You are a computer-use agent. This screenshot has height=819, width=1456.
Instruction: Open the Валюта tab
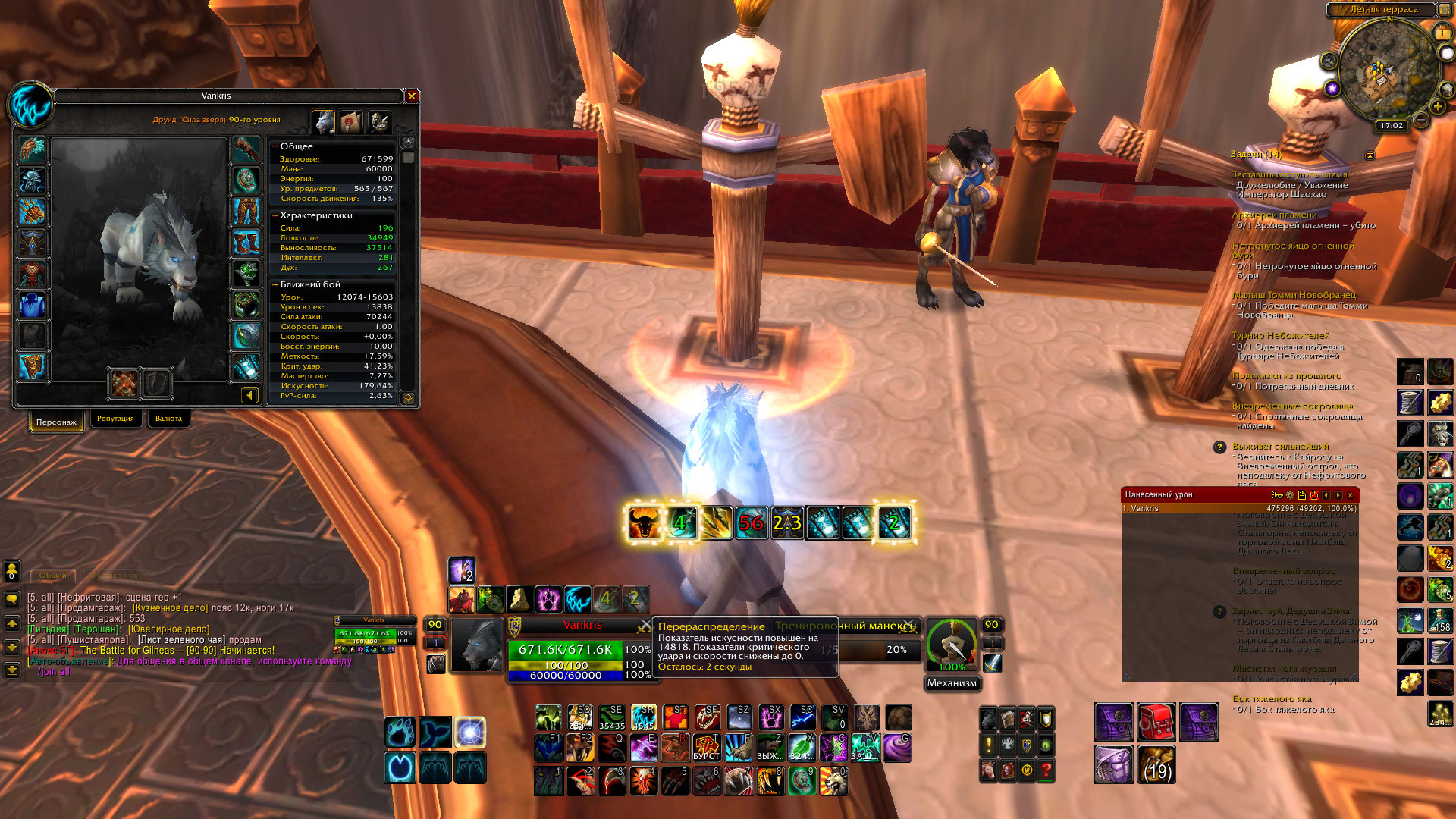tap(168, 419)
